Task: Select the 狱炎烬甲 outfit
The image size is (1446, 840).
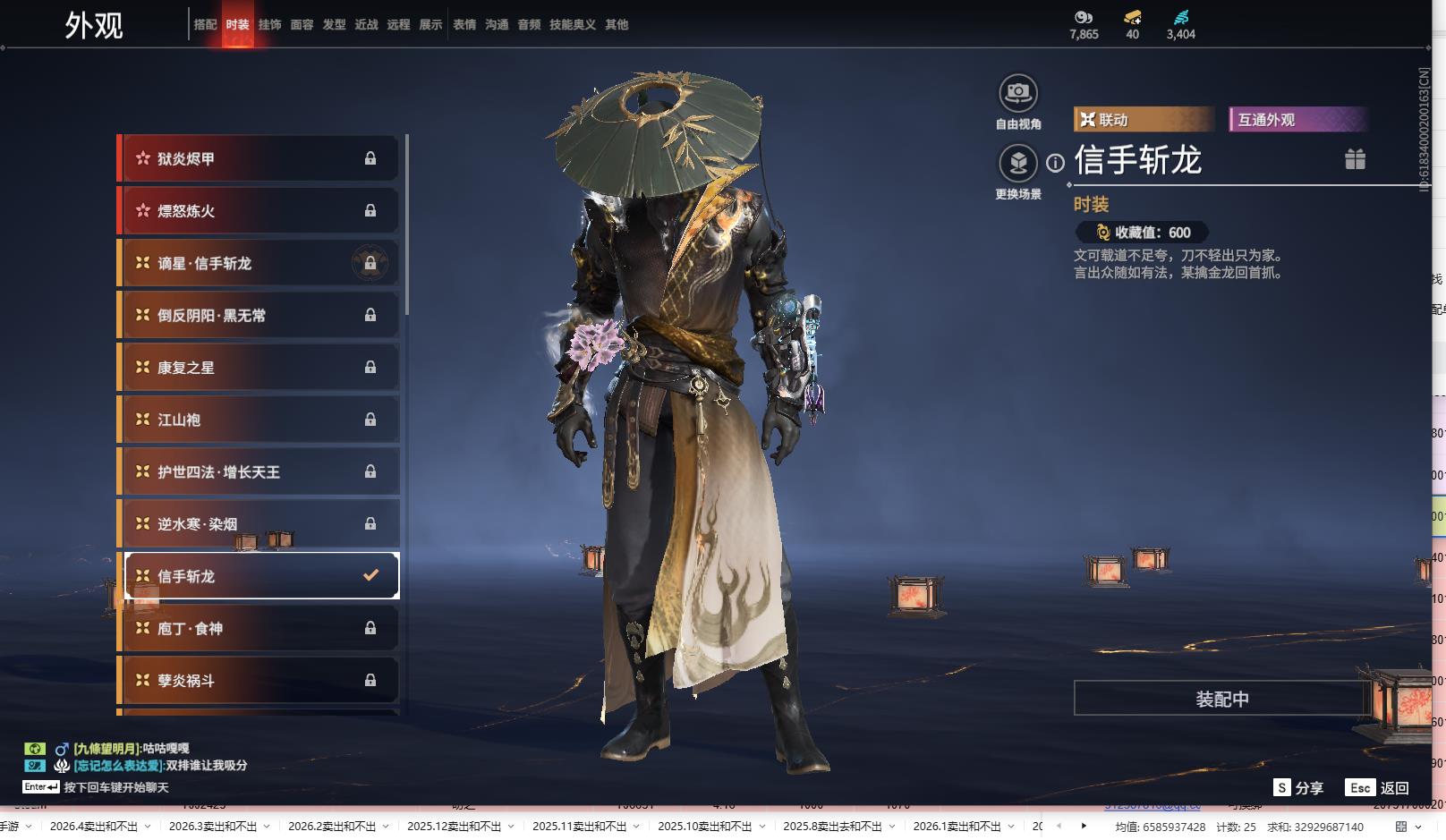Action: [x=259, y=159]
